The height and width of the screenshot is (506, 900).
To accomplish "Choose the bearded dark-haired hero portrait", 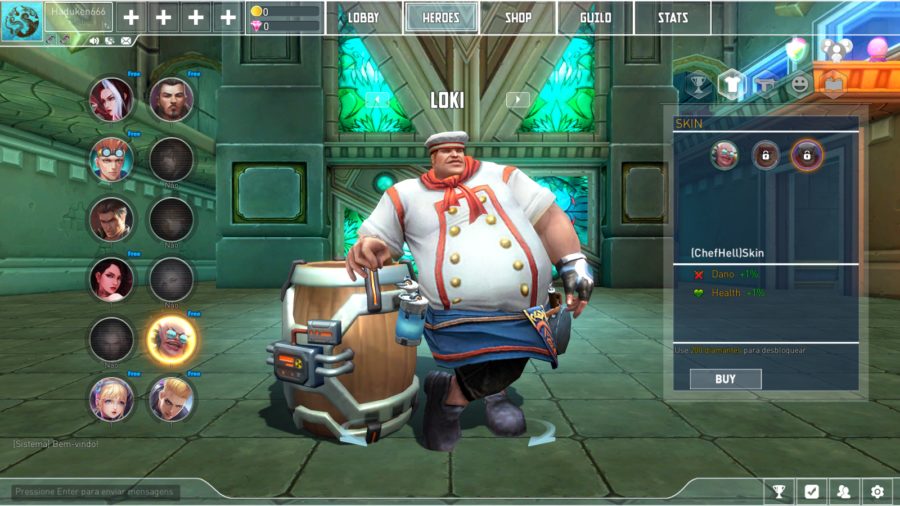I will 171,99.
